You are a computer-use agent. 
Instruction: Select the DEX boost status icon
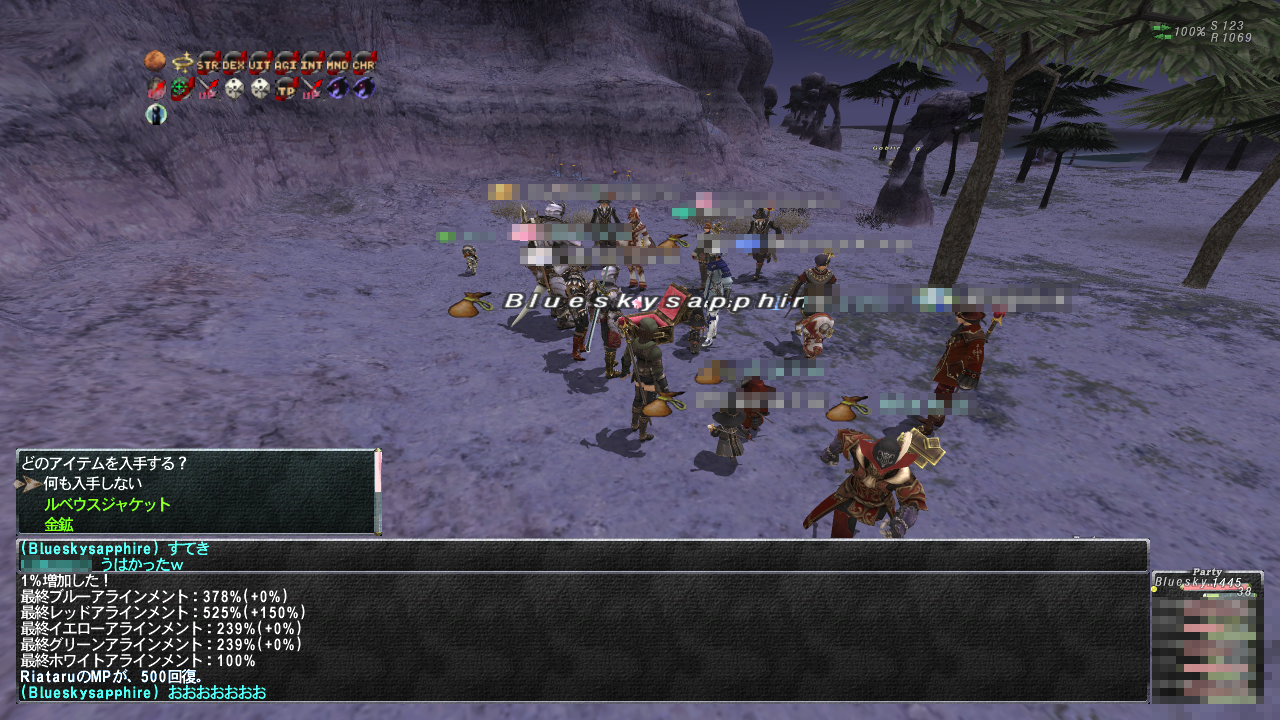pyautogui.click(x=234, y=63)
